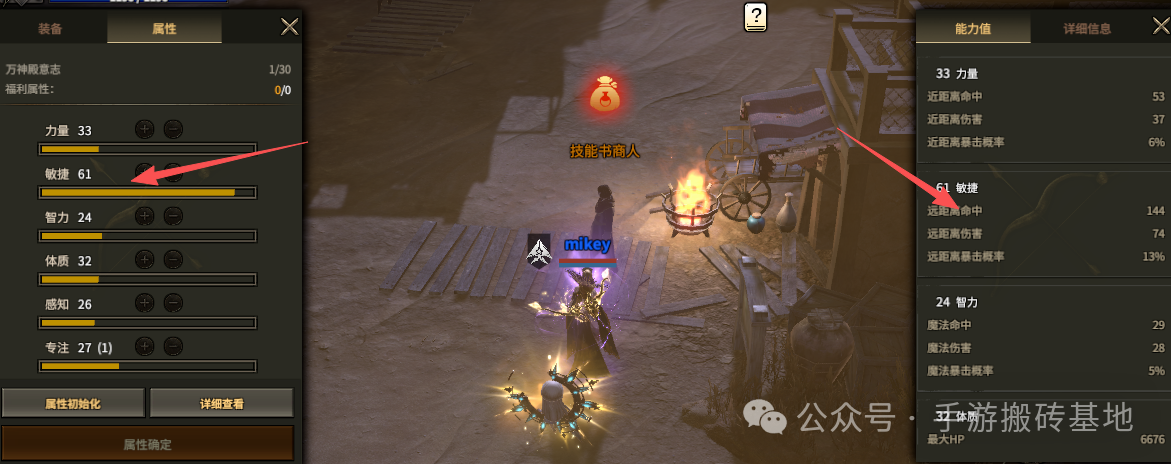Close the attribute panel with the X
The height and width of the screenshot is (464, 1171).
pos(290,27)
